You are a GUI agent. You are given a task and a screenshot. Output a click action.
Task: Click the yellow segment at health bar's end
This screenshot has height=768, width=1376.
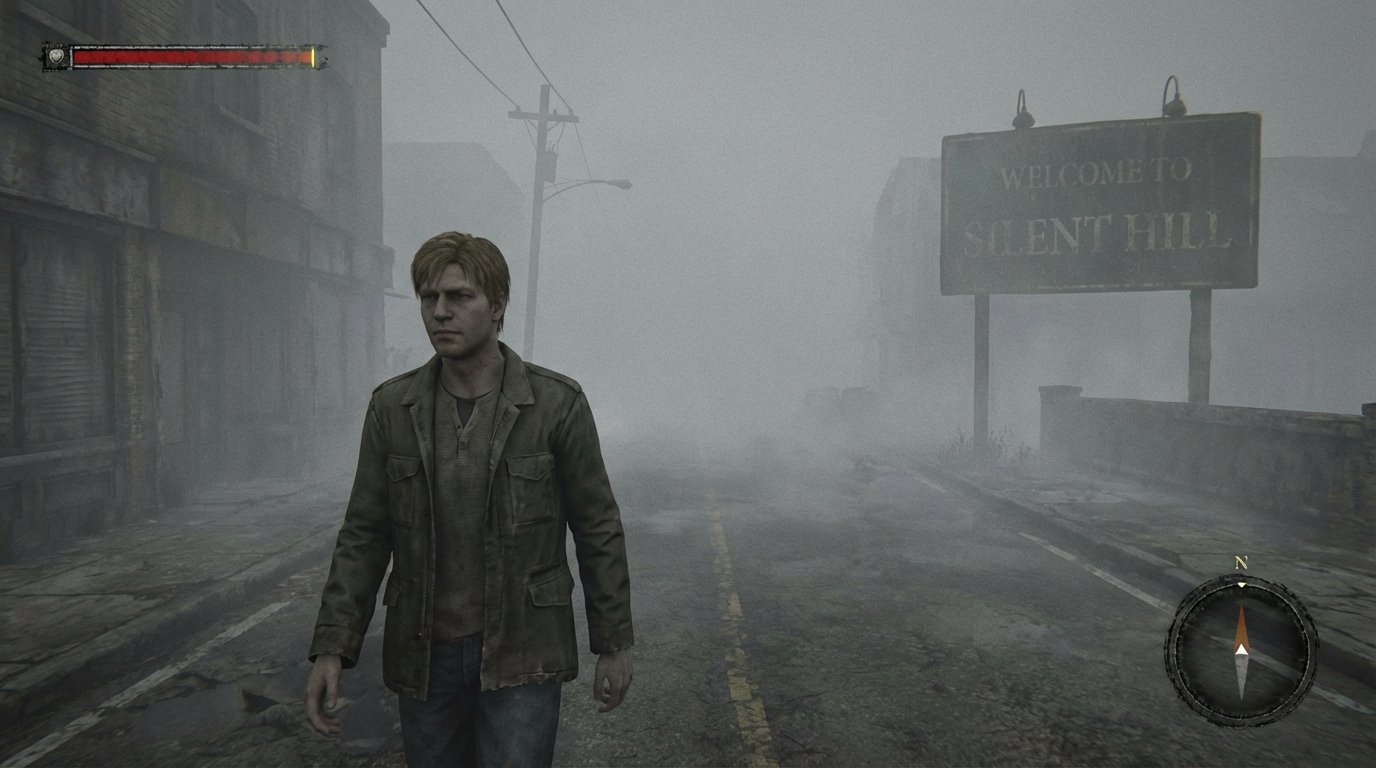click(313, 57)
